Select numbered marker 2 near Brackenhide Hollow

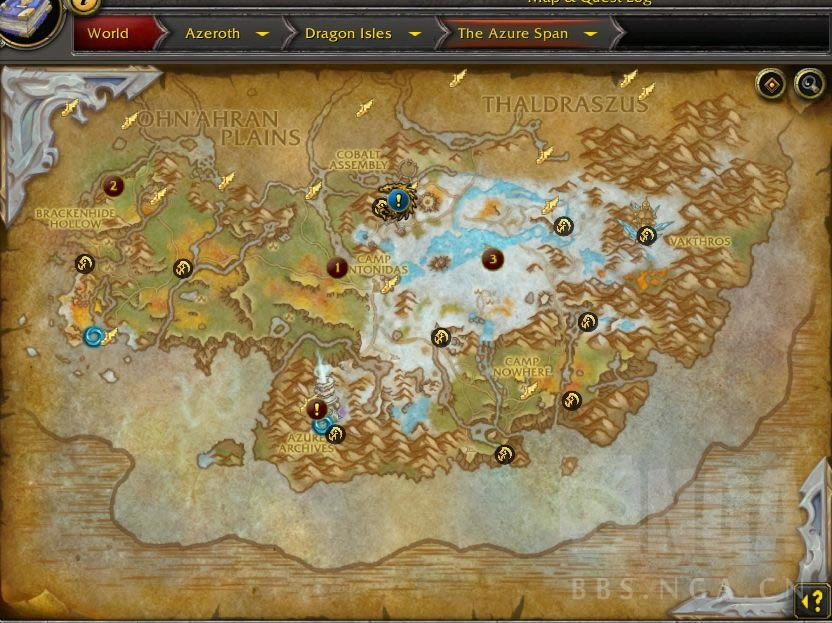click(x=113, y=185)
